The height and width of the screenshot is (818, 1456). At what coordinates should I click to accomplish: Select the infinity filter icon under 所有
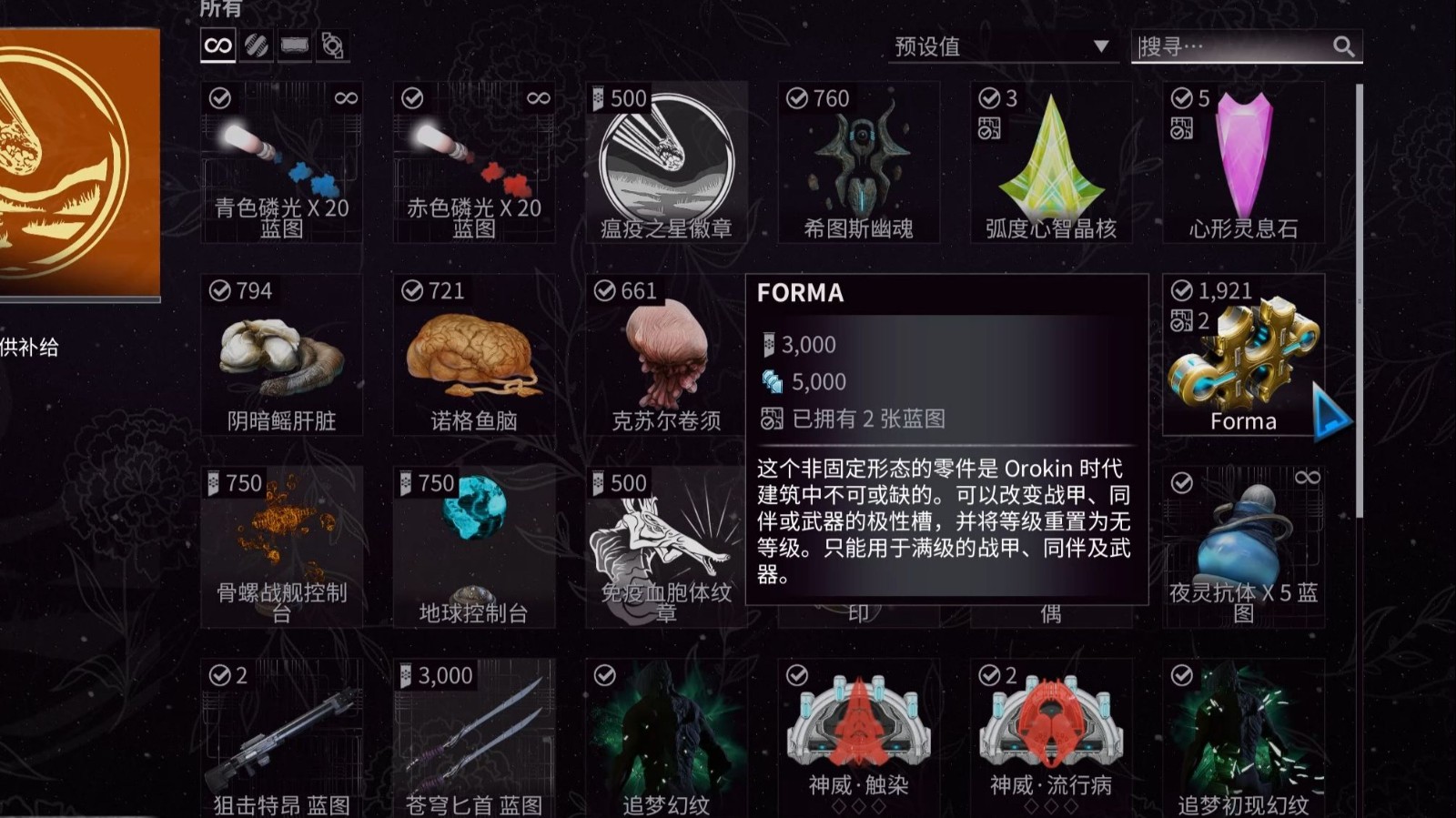click(x=217, y=45)
